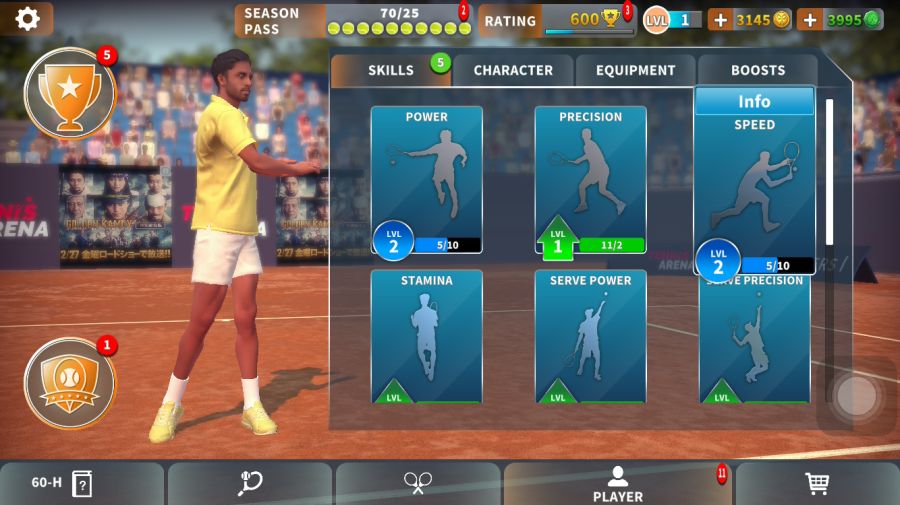The image size is (900, 505).
Task: Add more green tennis ball currency
Action: [x=810, y=19]
